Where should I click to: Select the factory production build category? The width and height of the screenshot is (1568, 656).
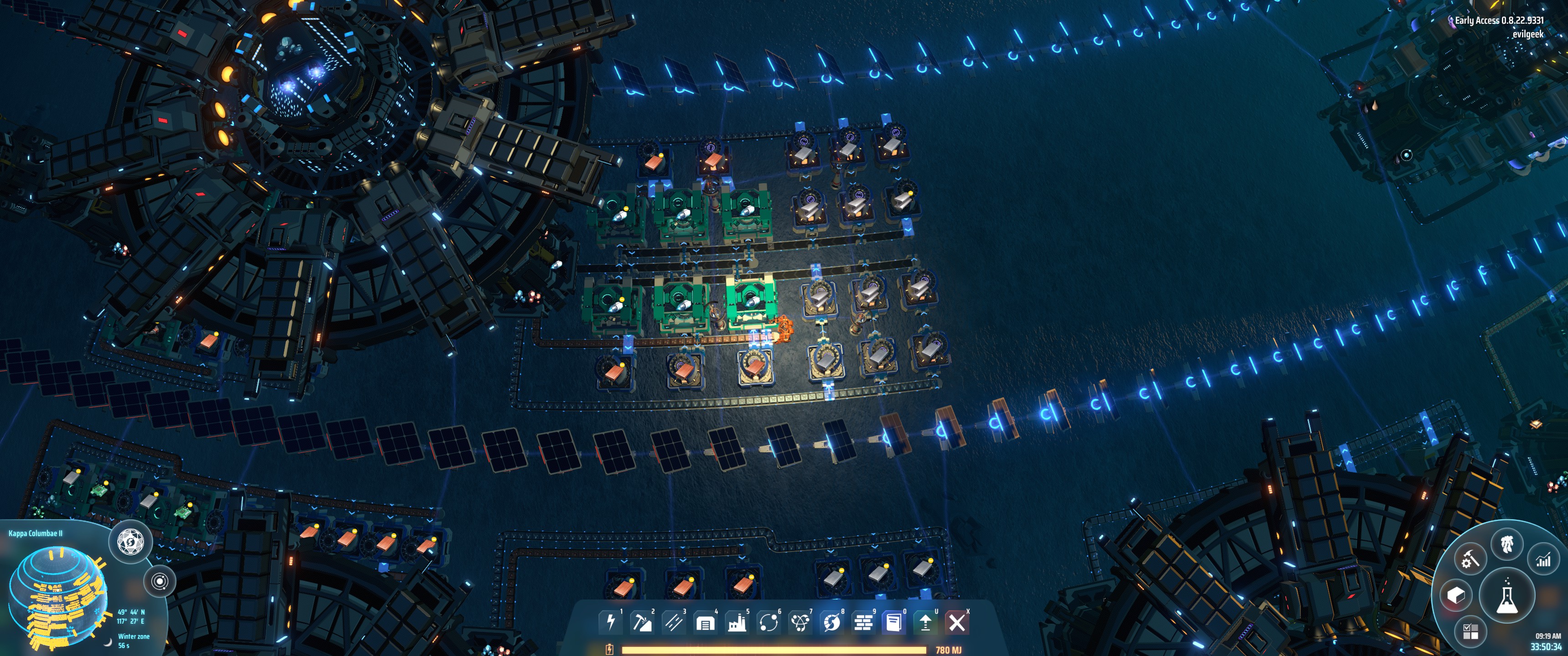click(737, 622)
